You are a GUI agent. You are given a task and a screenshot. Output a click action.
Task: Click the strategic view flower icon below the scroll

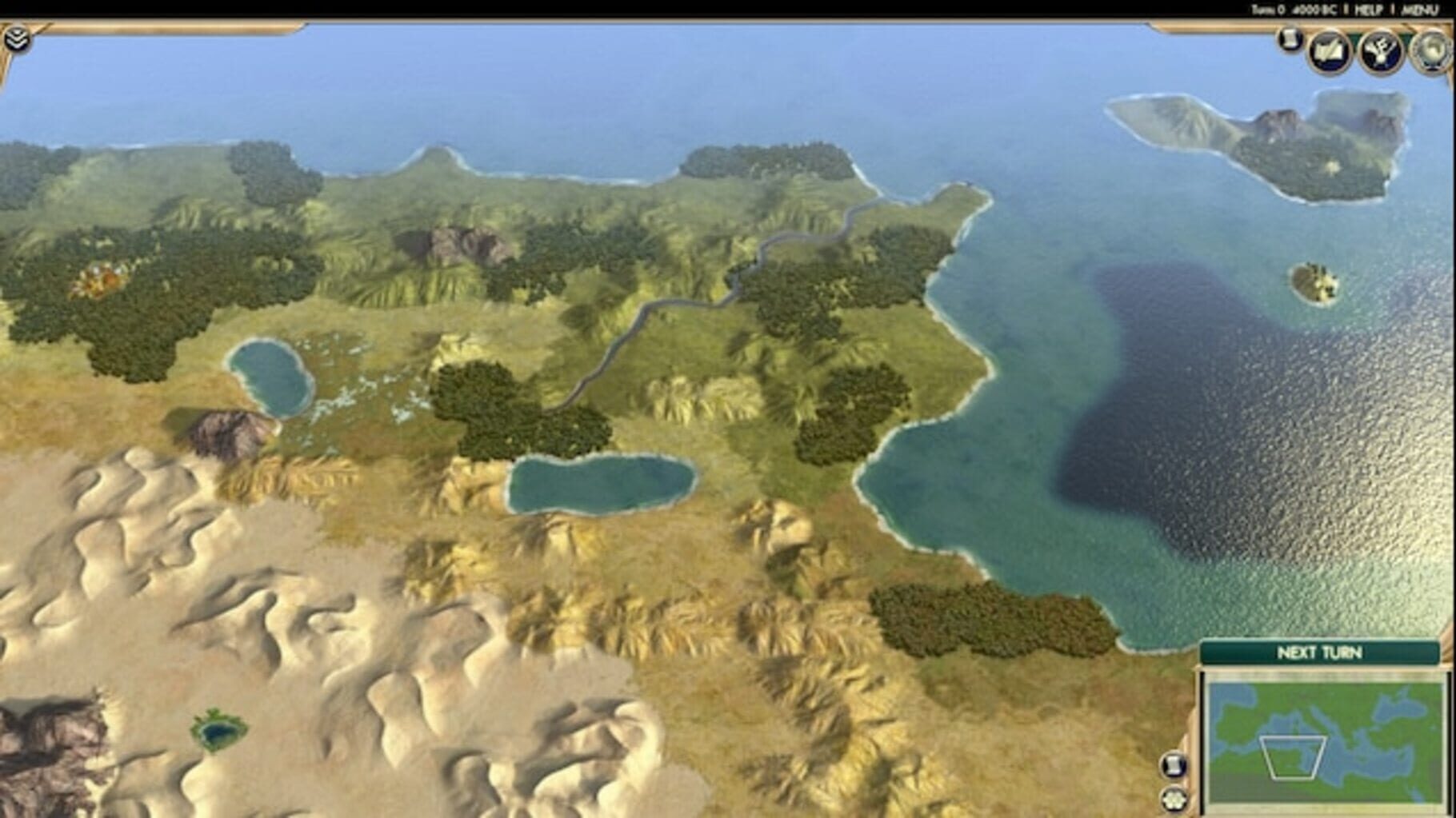click(1173, 799)
